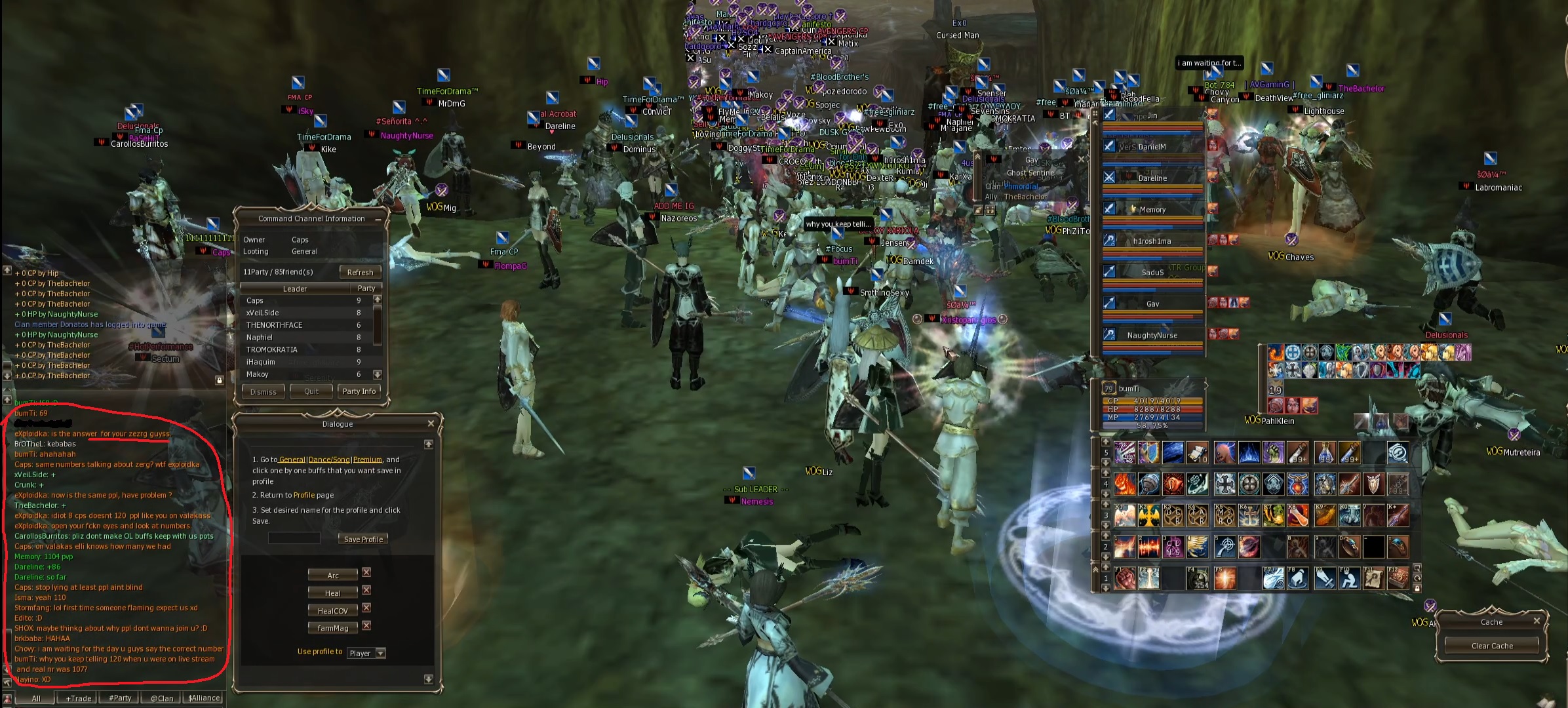Click the profile name input field
Image resolution: width=1568 pixels, height=708 pixels.
[x=294, y=538]
